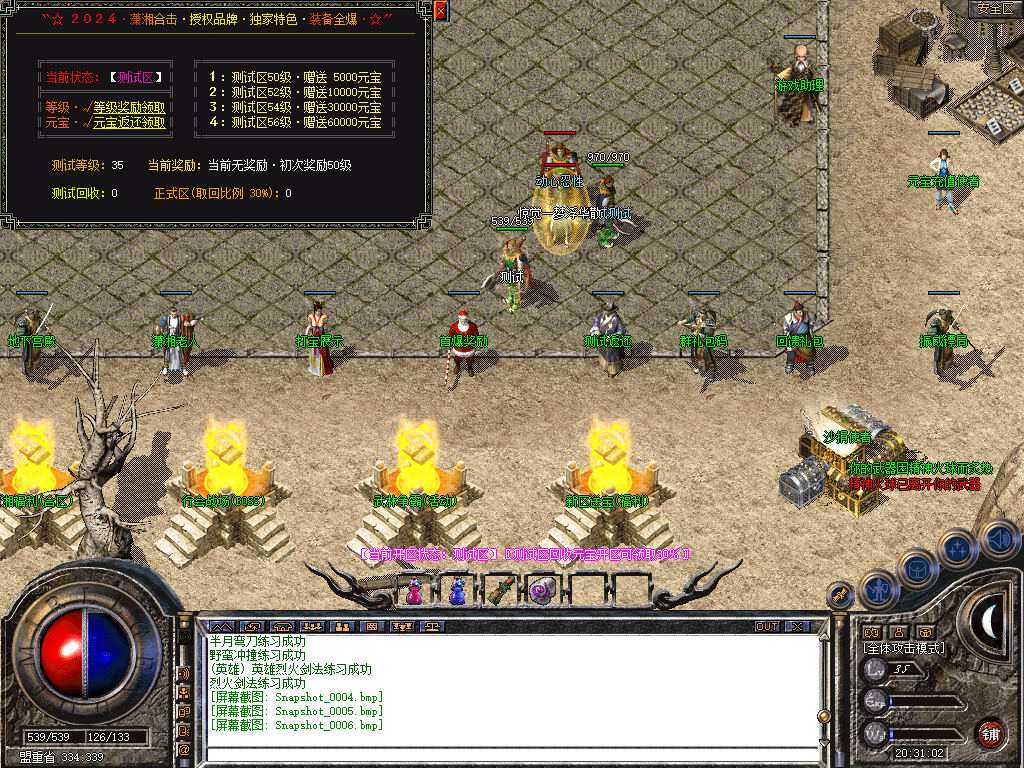
Task: Open the red shop button (铺)
Action: tap(991, 733)
